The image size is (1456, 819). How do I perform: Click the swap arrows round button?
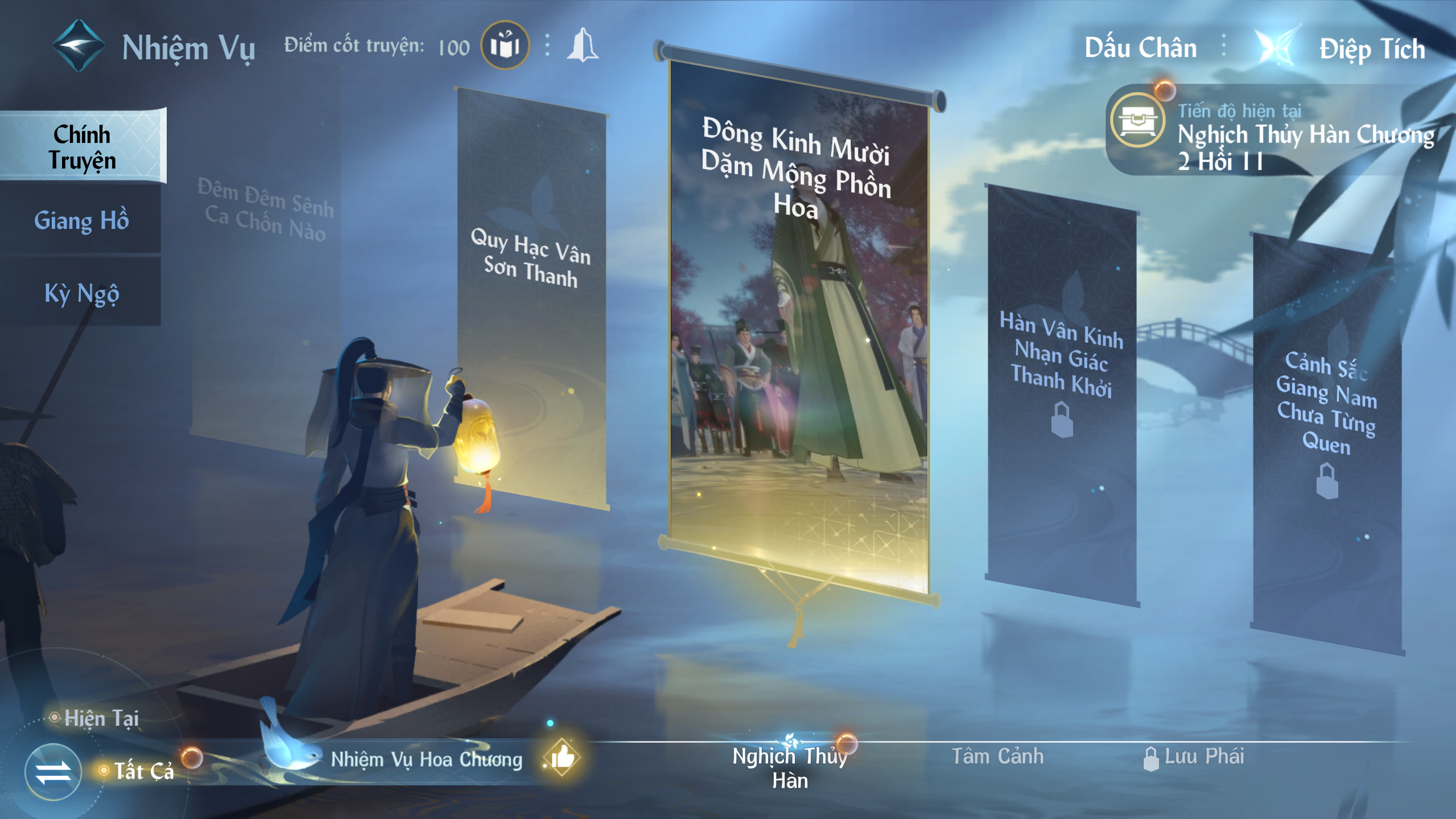coord(53,772)
